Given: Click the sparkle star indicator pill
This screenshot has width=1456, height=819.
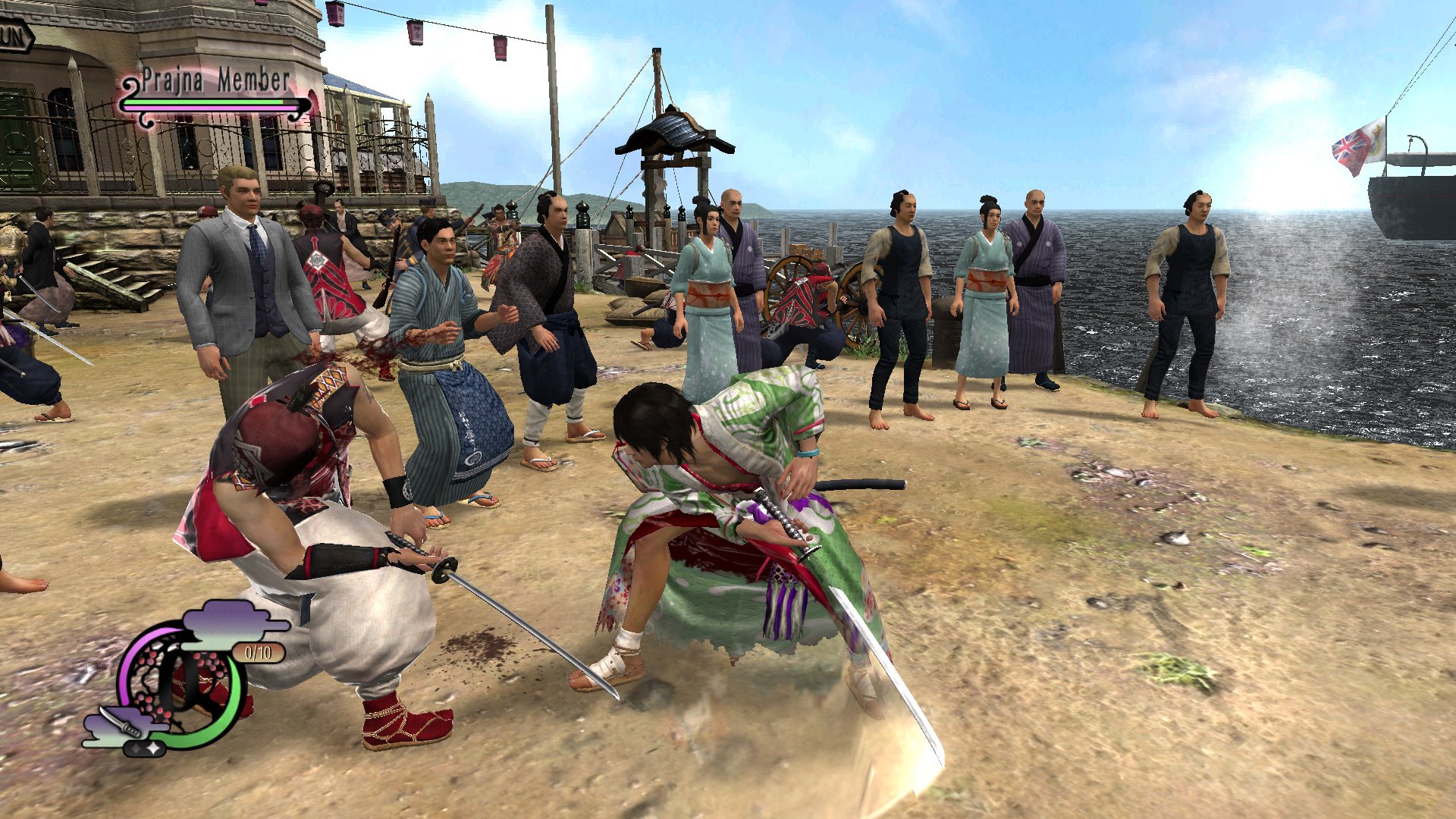Looking at the screenshot, I should coord(144,748).
